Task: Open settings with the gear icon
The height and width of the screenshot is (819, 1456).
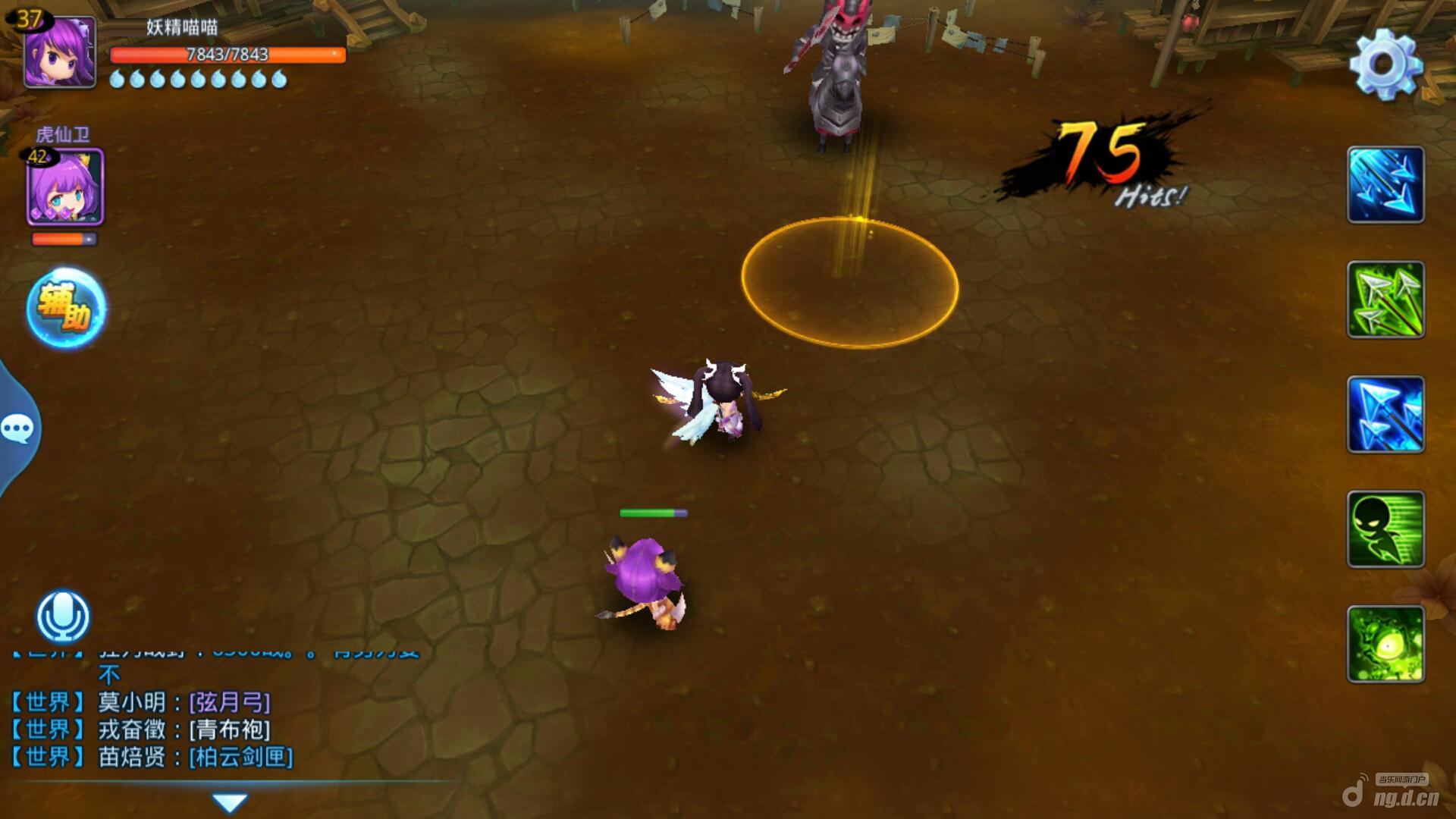Action: tap(1385, 64)
